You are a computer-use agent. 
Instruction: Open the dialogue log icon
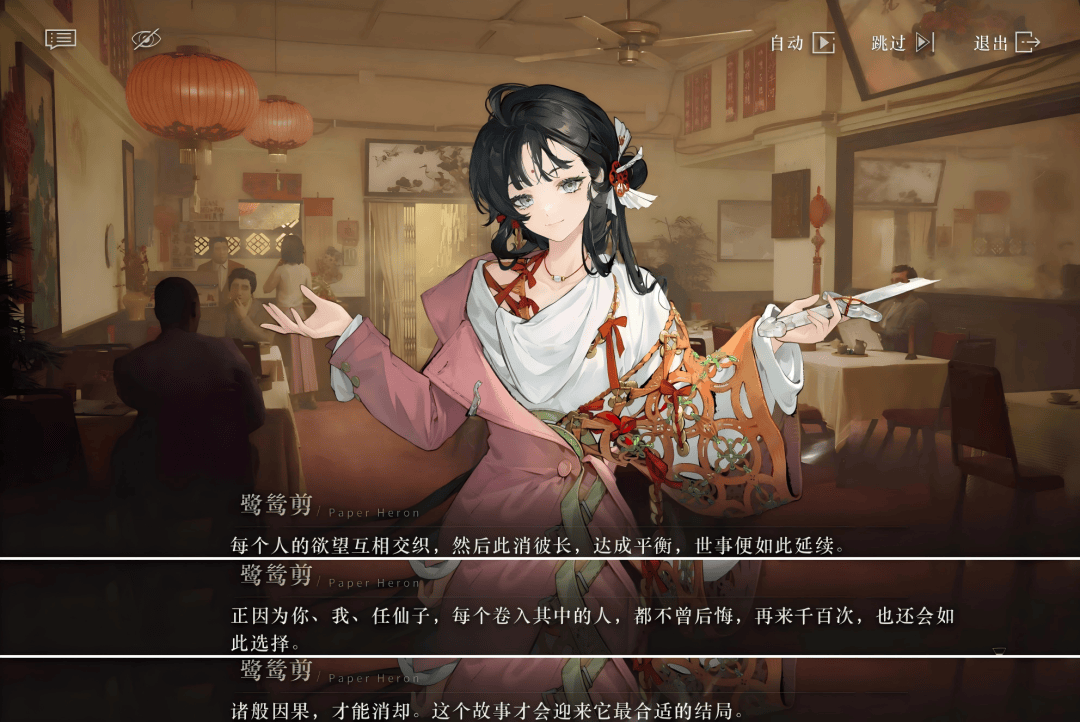60,39
